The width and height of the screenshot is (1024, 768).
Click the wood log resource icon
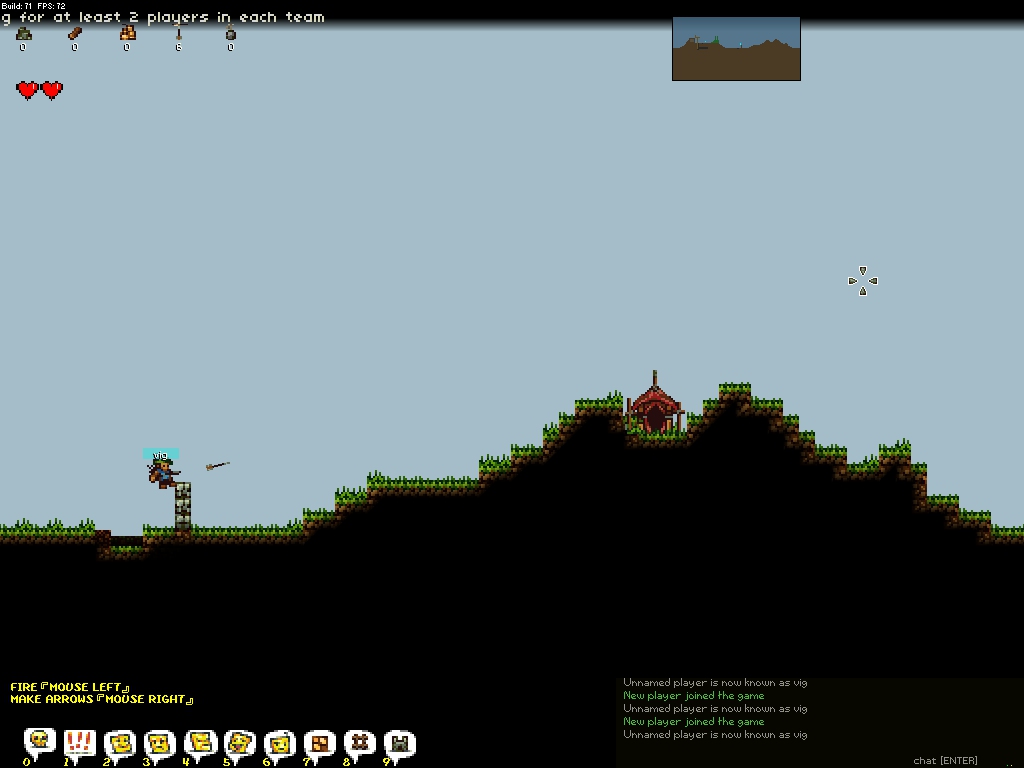point(75,34)
